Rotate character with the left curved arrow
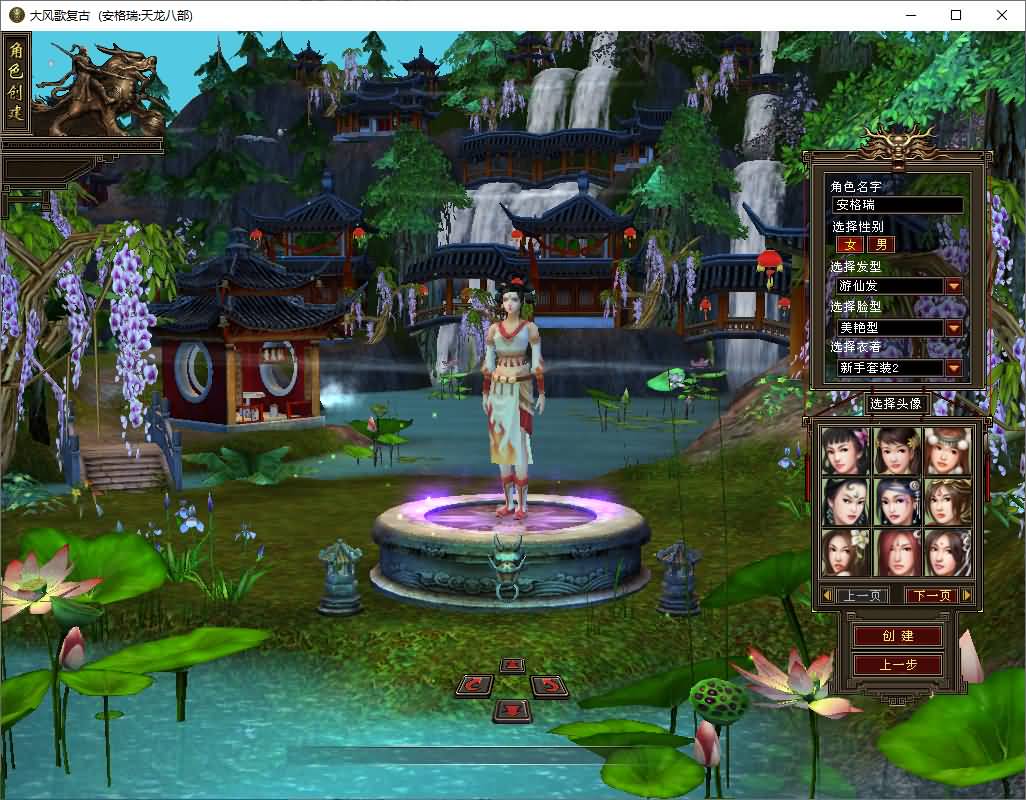The image size is (1026, 800). coord(475,685)
